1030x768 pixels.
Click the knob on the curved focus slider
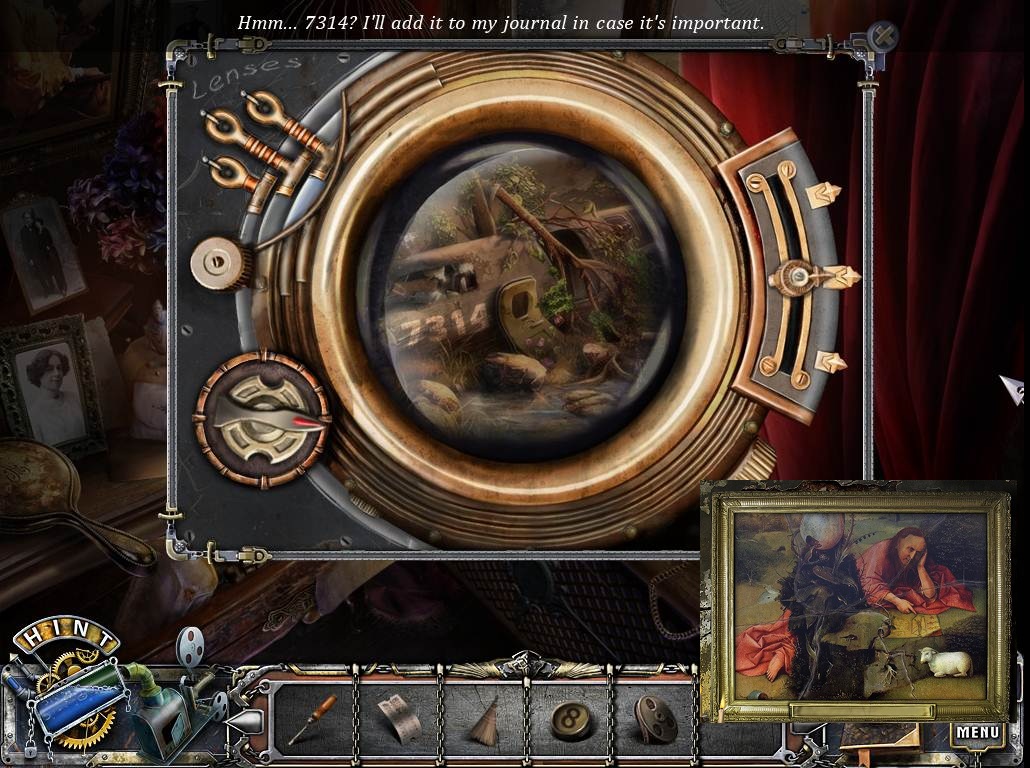[x=800, y=276]
